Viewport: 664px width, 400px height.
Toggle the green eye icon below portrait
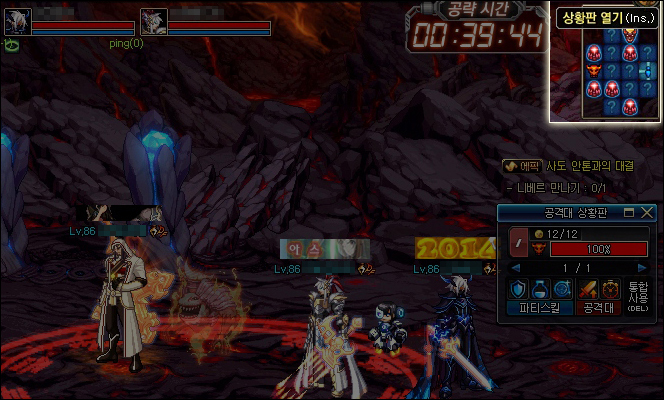[12, 44]
